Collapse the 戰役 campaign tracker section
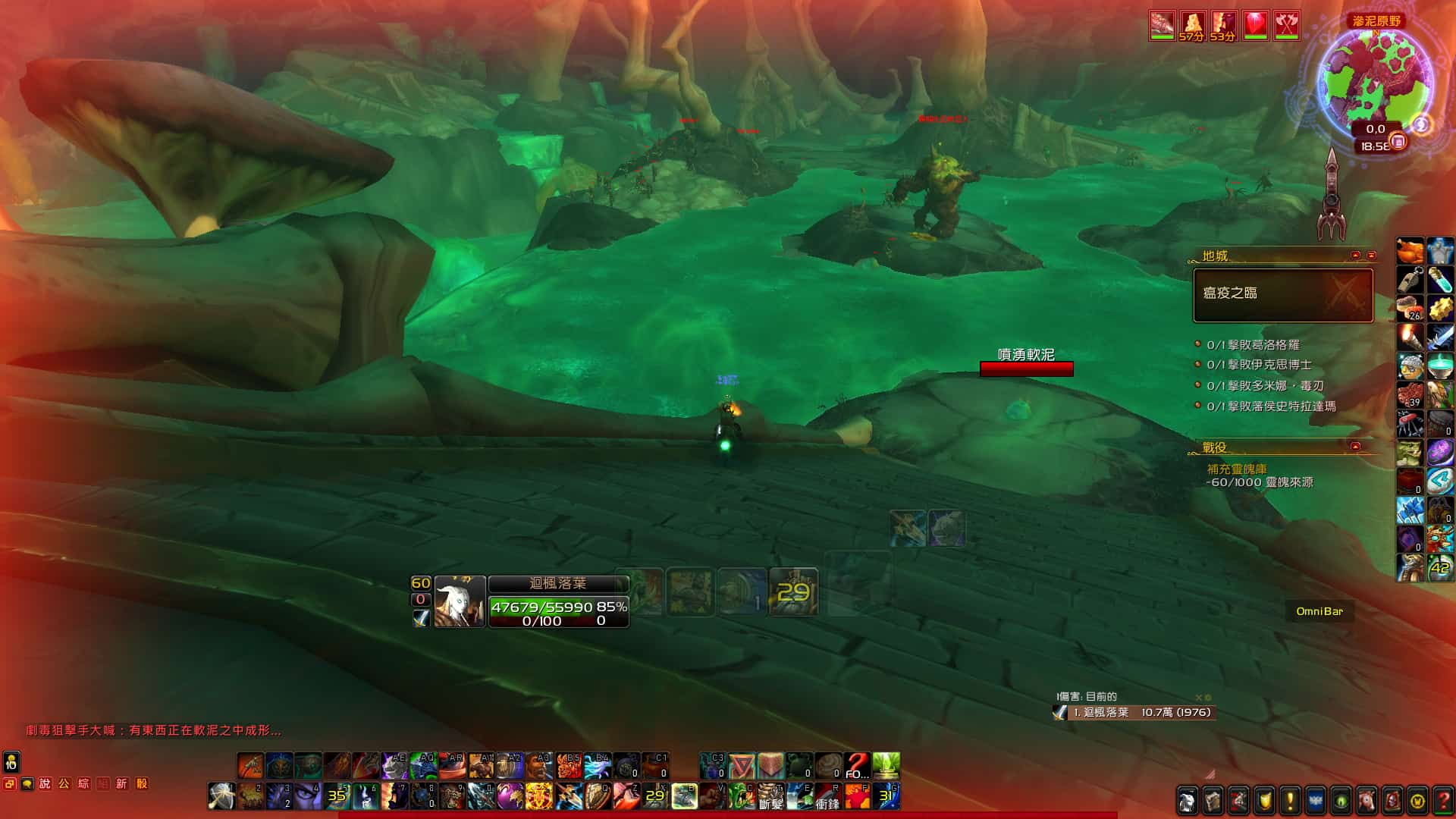1456x819 pixels. click(1356, 446)
